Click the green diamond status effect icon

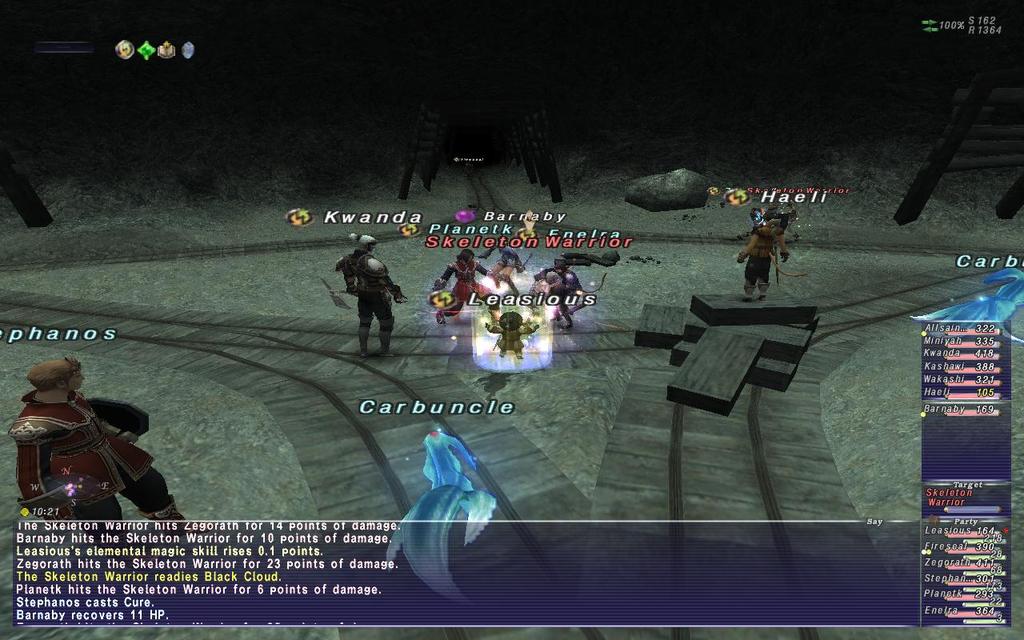(x=146, y=50)
